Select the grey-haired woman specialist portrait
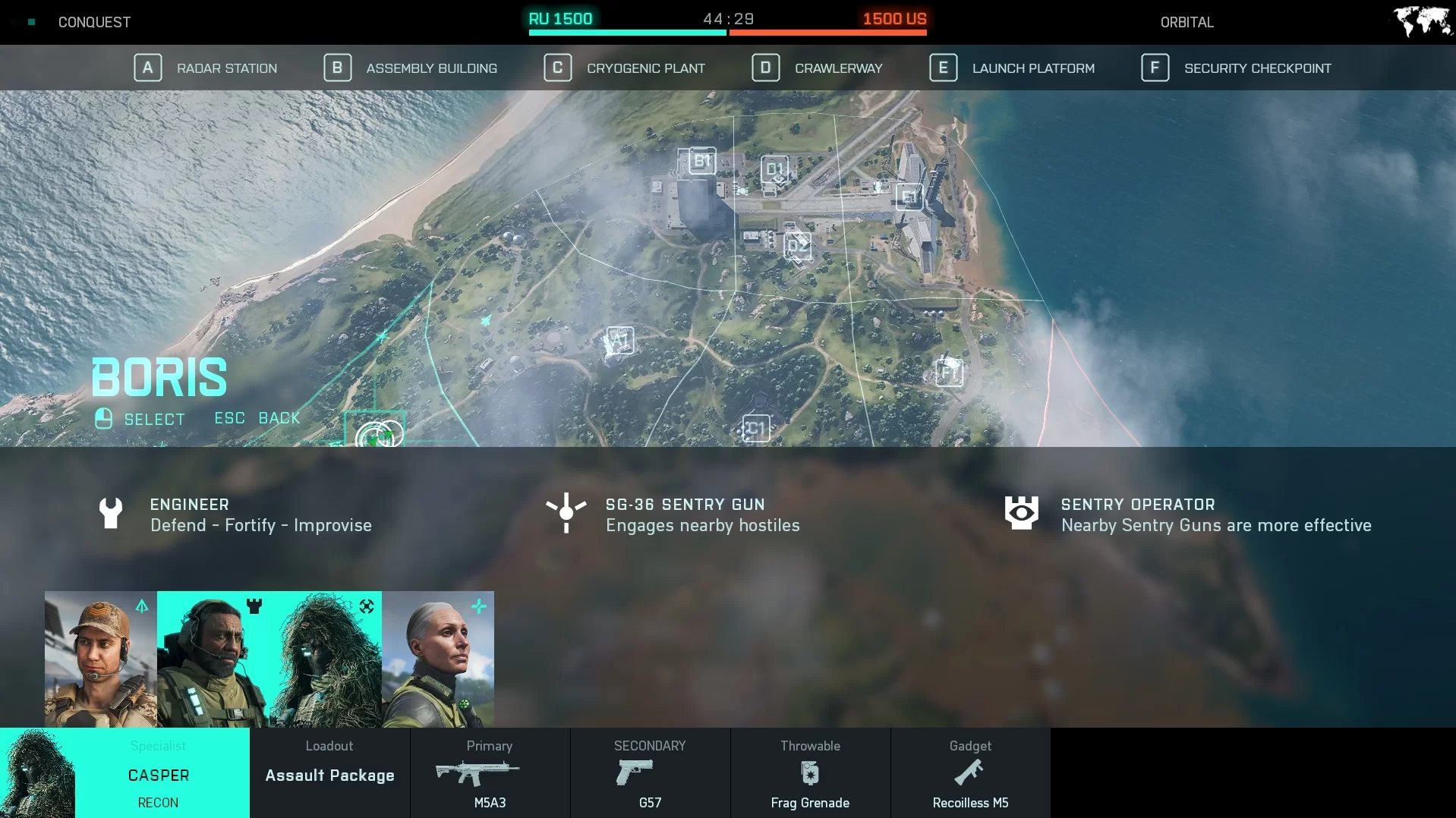 (438, 659)
